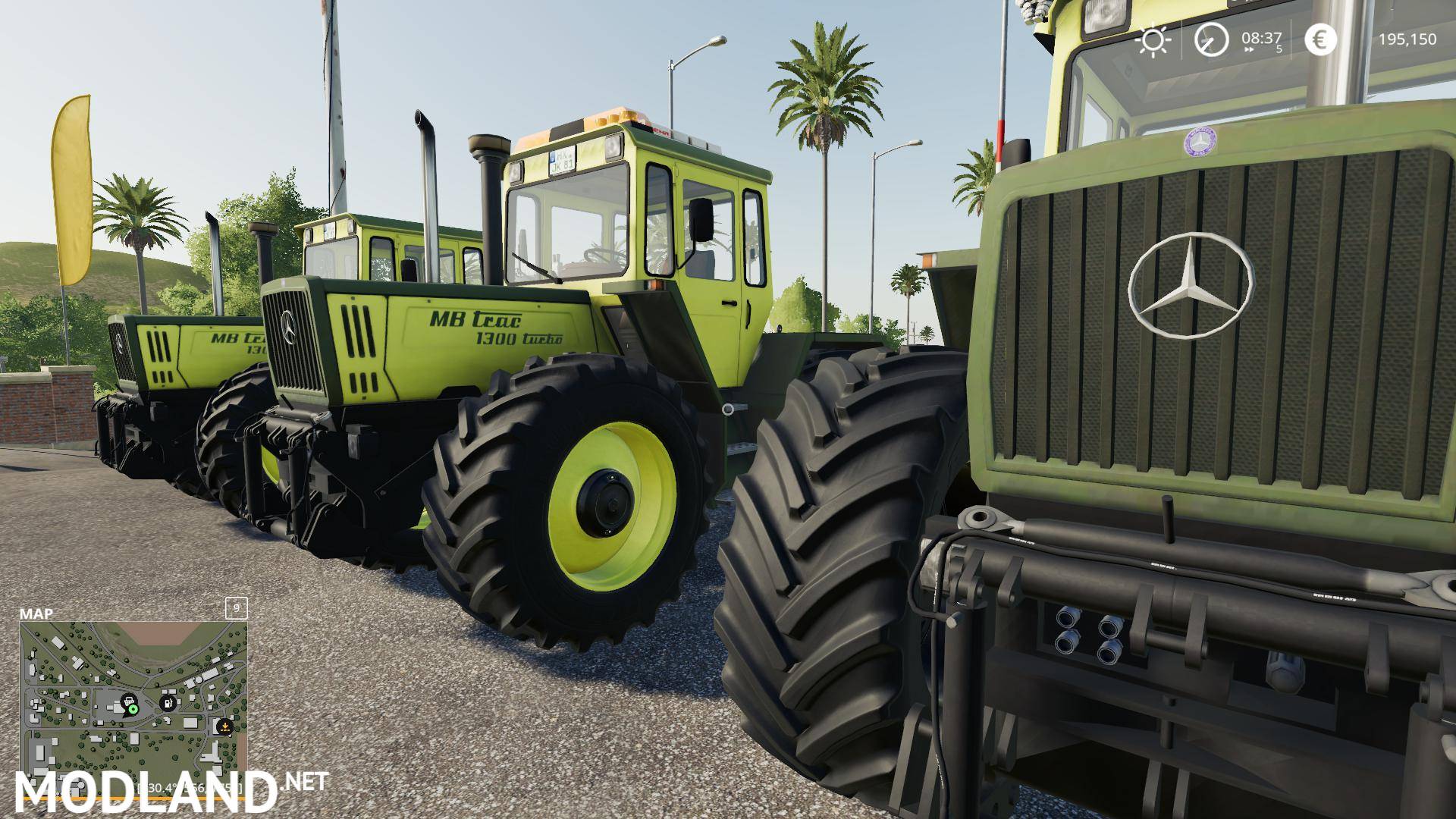Toggle the time acceleration multiplier 5
Screen dimensions: 1456x819
(x=1279, y=48)
